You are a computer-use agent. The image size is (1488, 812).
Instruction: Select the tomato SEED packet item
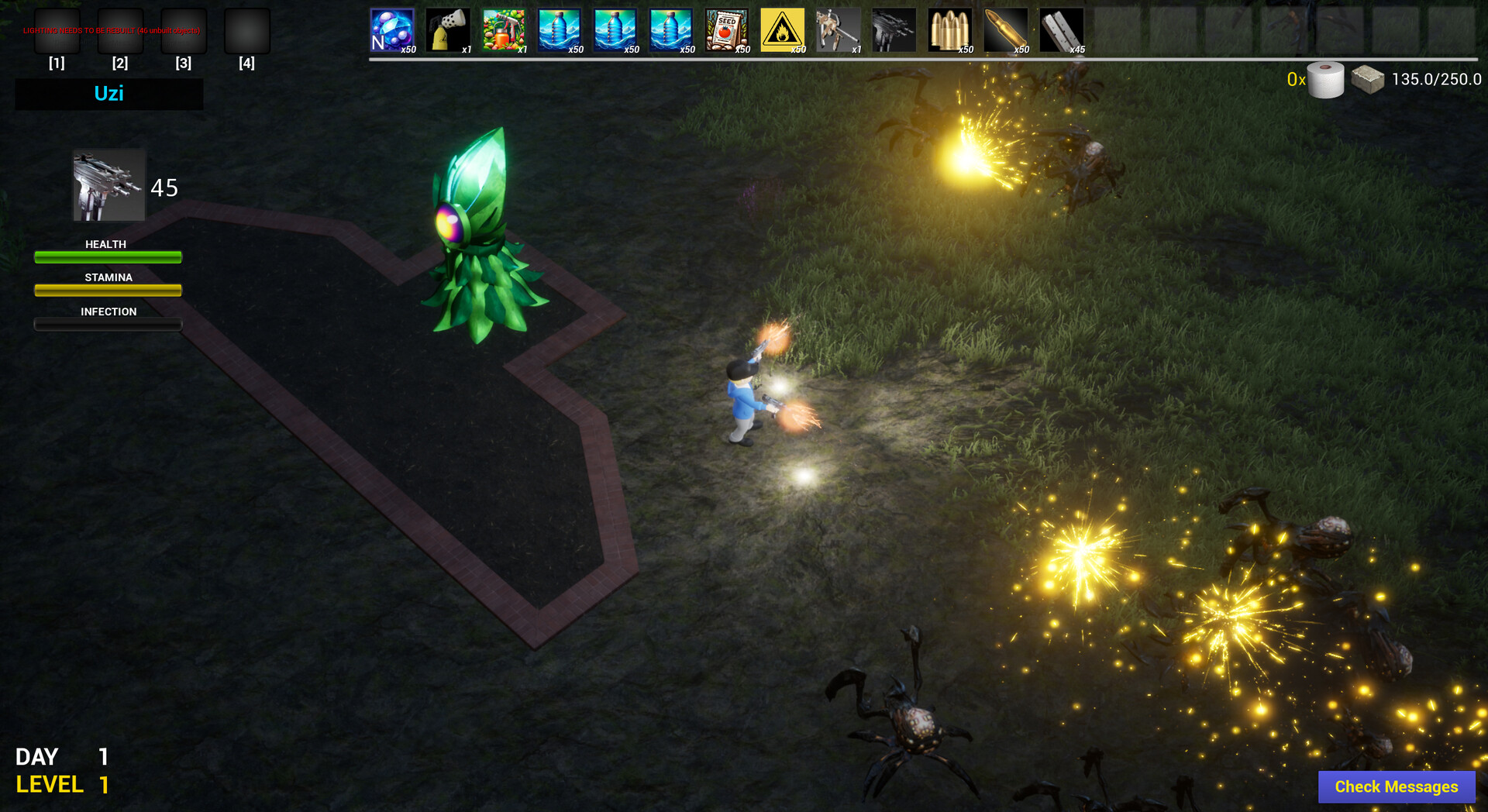727,29
